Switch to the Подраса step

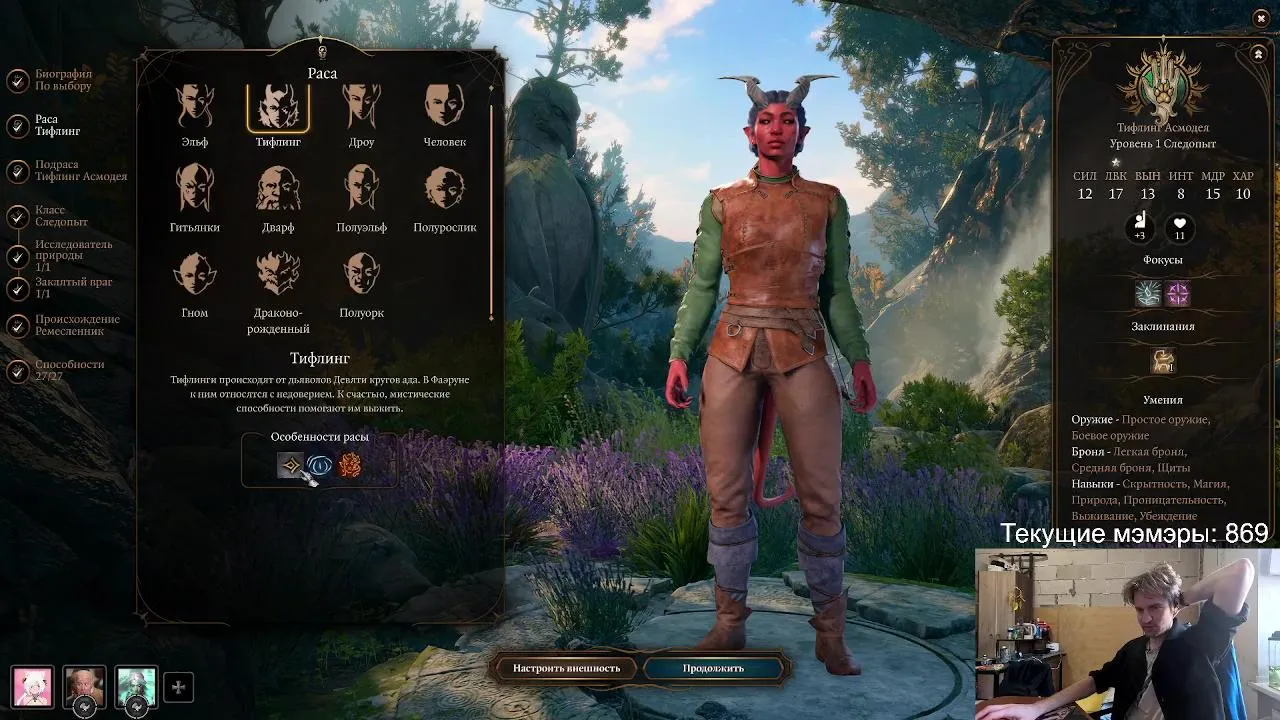pos(80,171)
